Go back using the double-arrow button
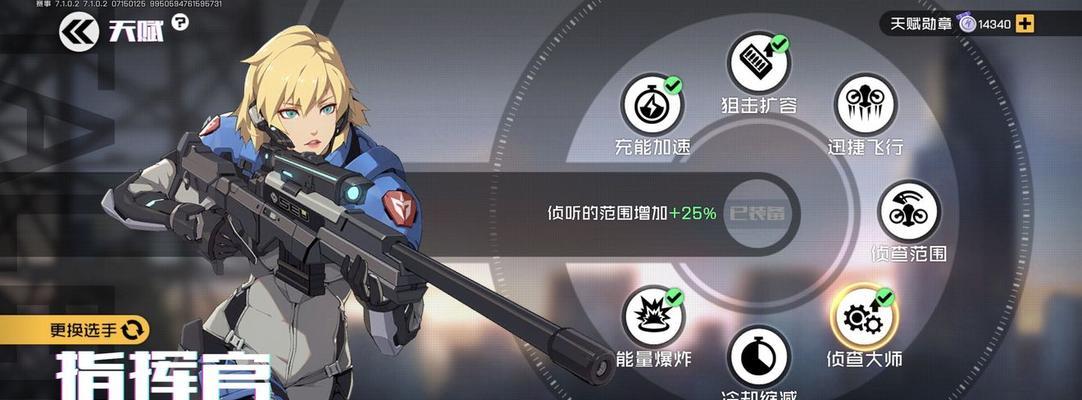Image resolution: width=1082 pixels, height=400 pixels. click(x=77, y=32)
